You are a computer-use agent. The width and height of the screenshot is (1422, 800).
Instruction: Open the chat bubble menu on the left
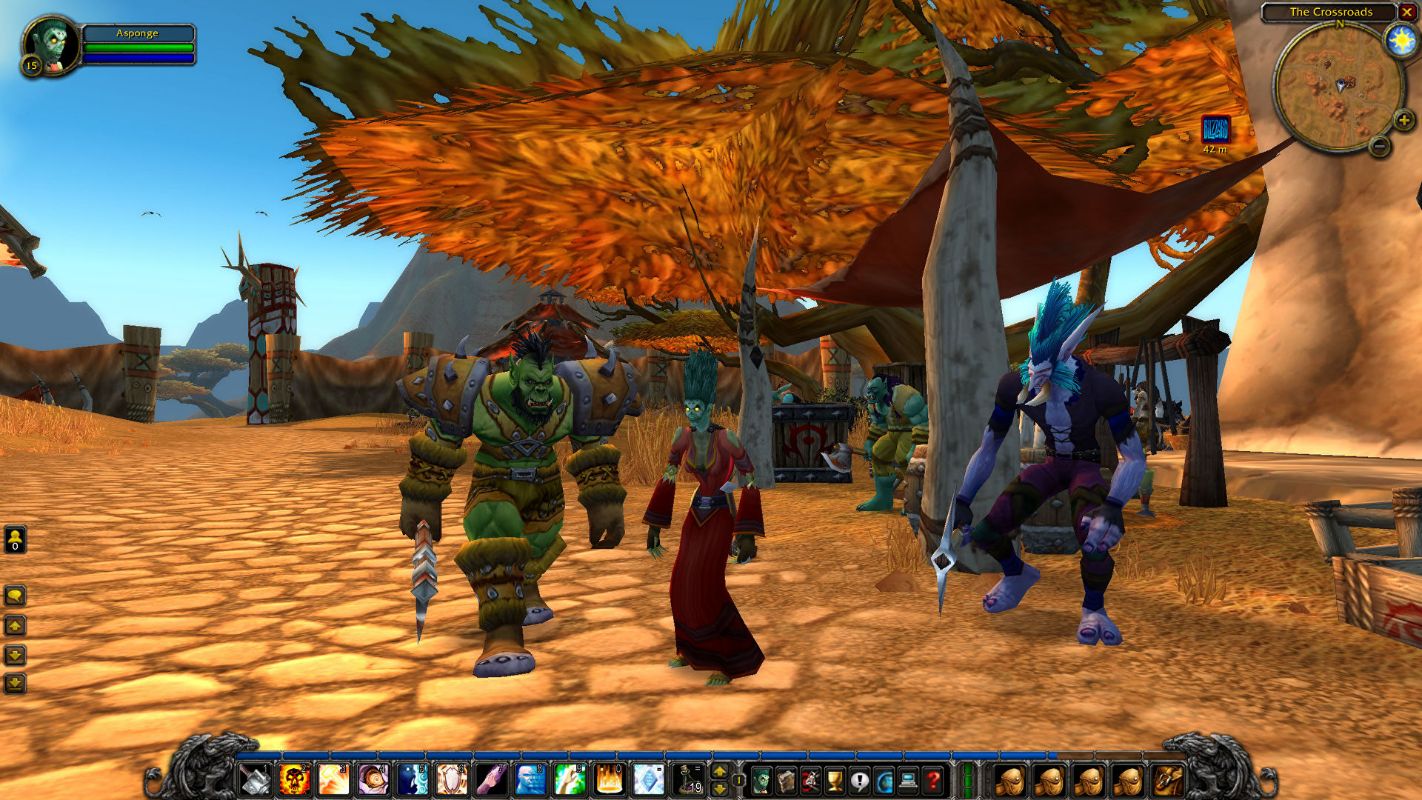pos(13,595)
